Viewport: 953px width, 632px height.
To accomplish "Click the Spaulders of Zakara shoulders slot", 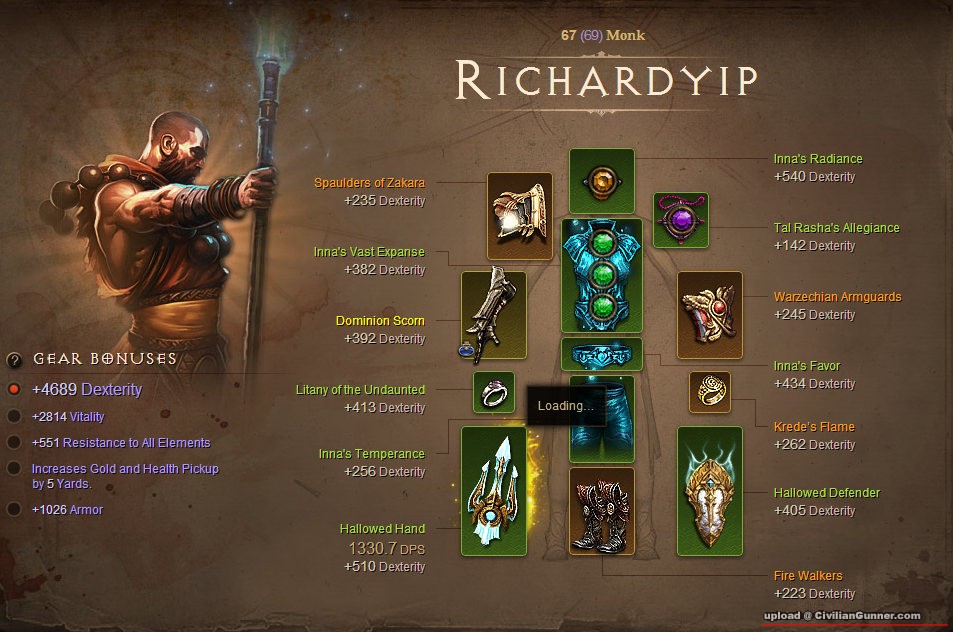I will click(520, 216).
